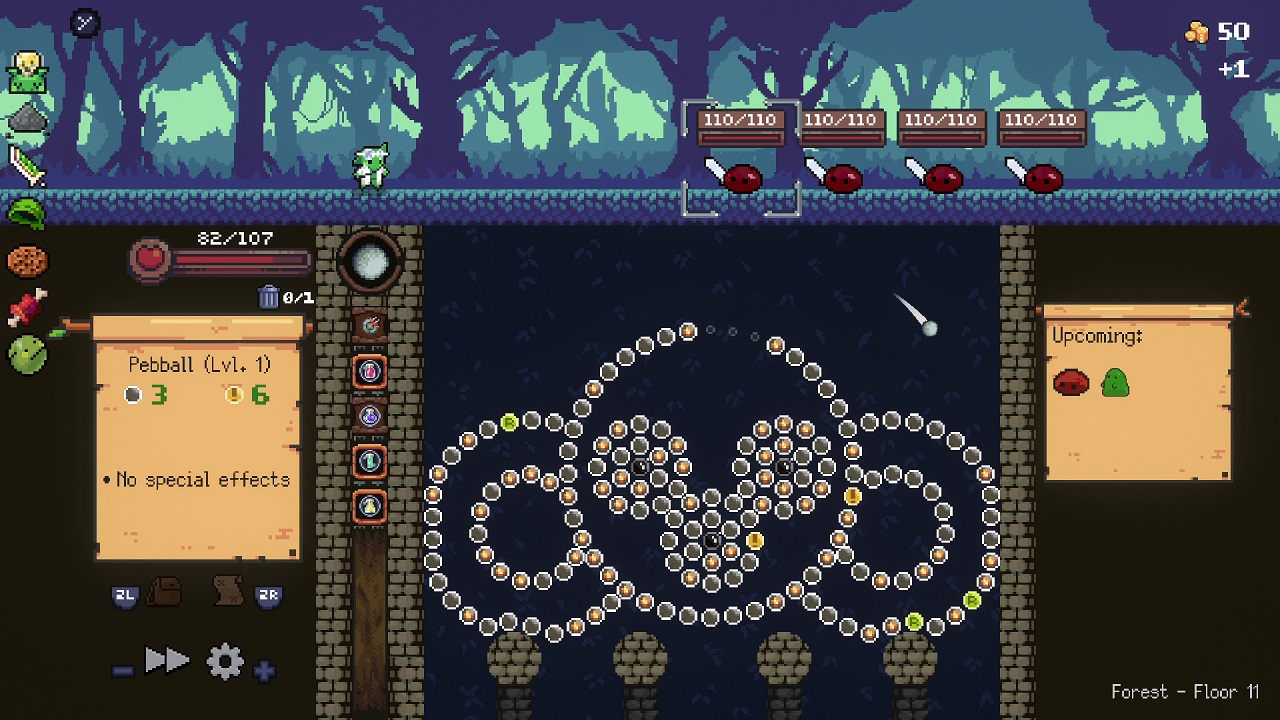Click the meat item in the sidebar

[x=28, y=305]
